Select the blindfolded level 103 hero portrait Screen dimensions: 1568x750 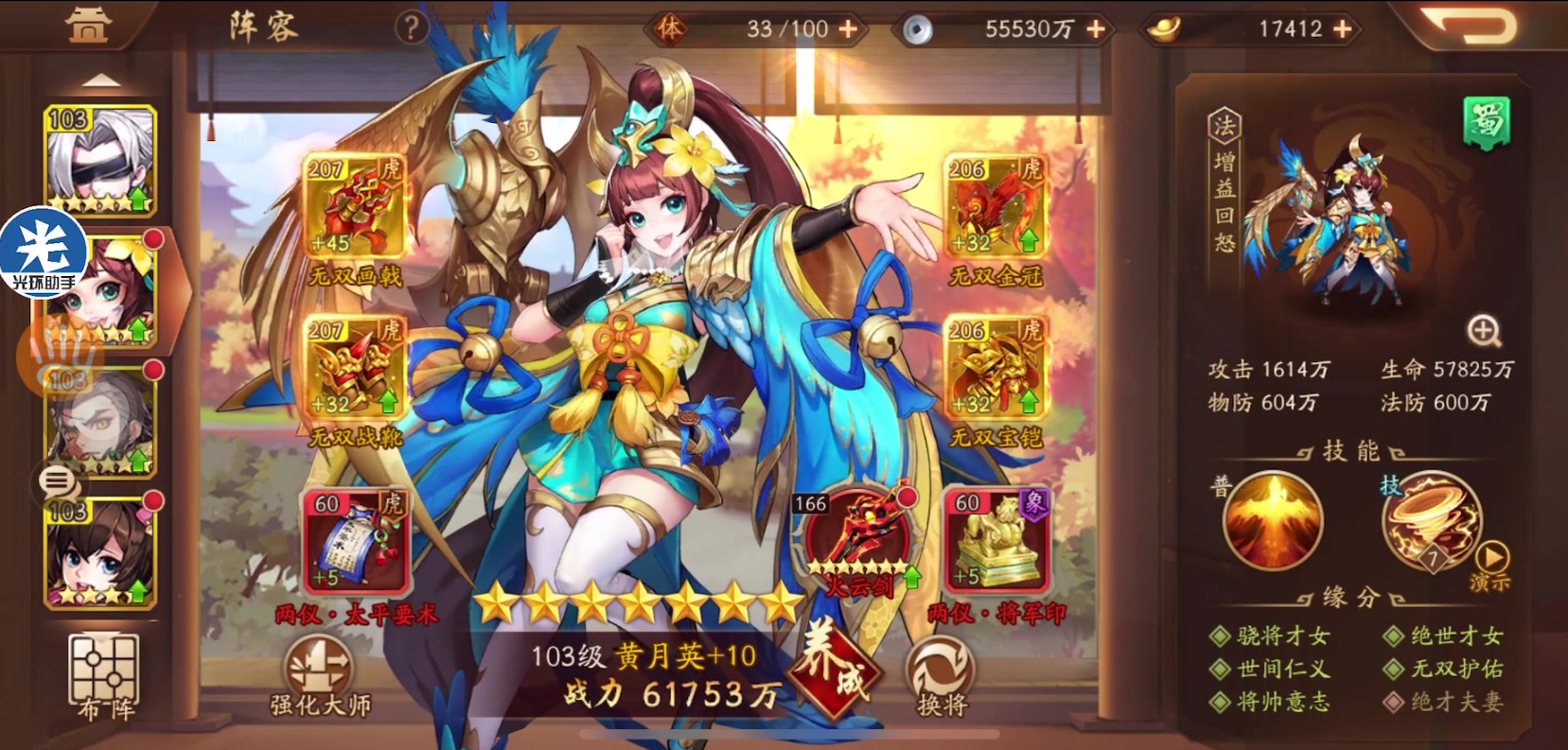99,154
